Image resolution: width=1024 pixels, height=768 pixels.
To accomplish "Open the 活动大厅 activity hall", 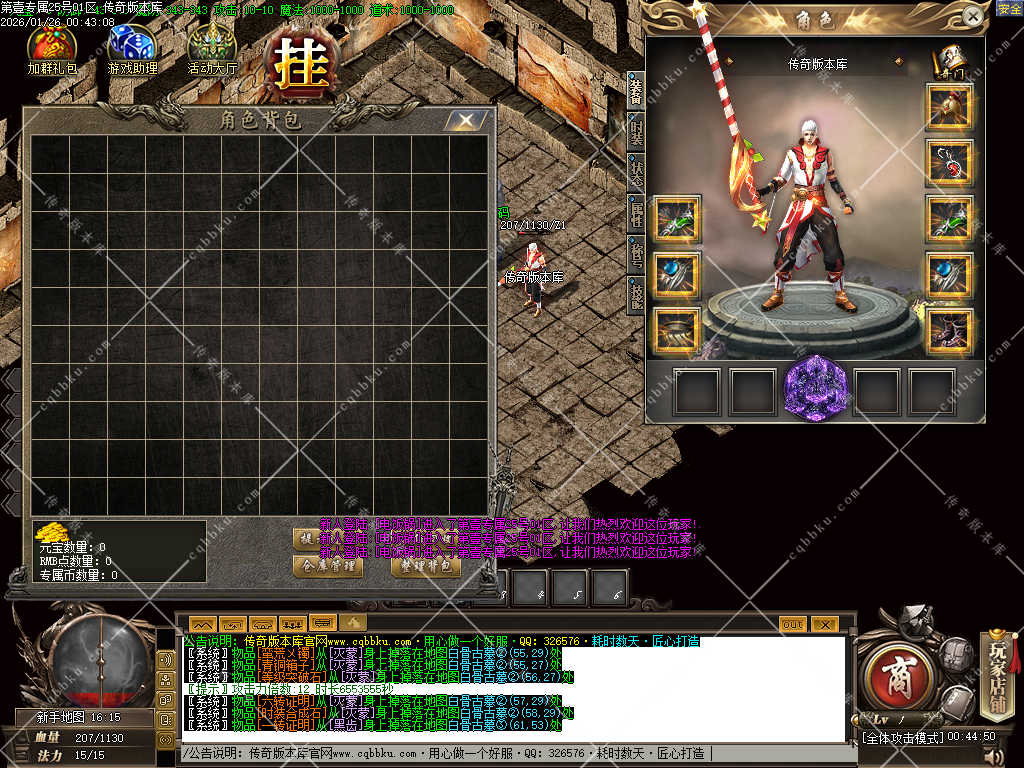I will pyautogui.click(x=212, y=47).
